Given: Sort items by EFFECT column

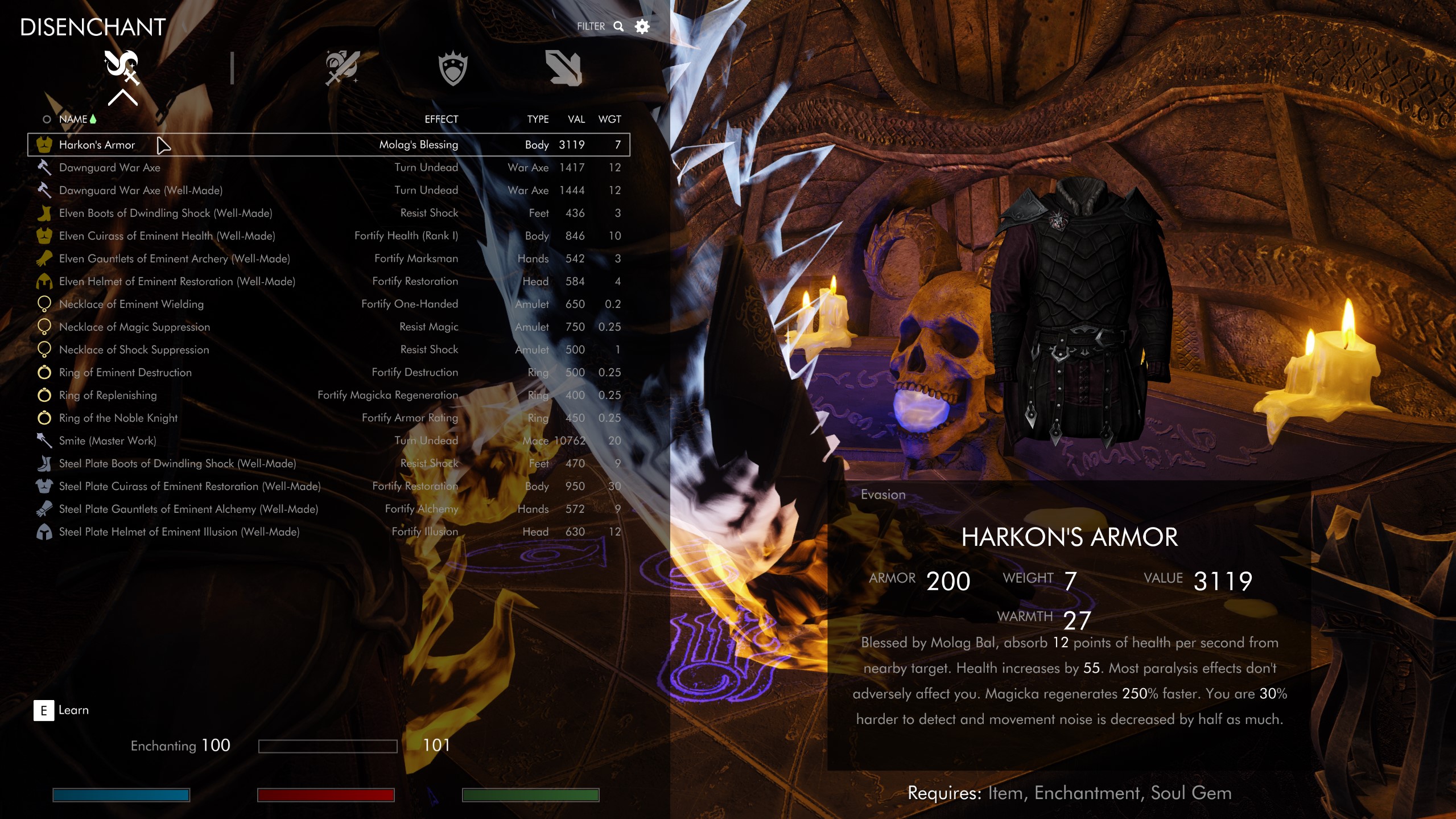Looking at the screenshot, I should tap(441, 120).
